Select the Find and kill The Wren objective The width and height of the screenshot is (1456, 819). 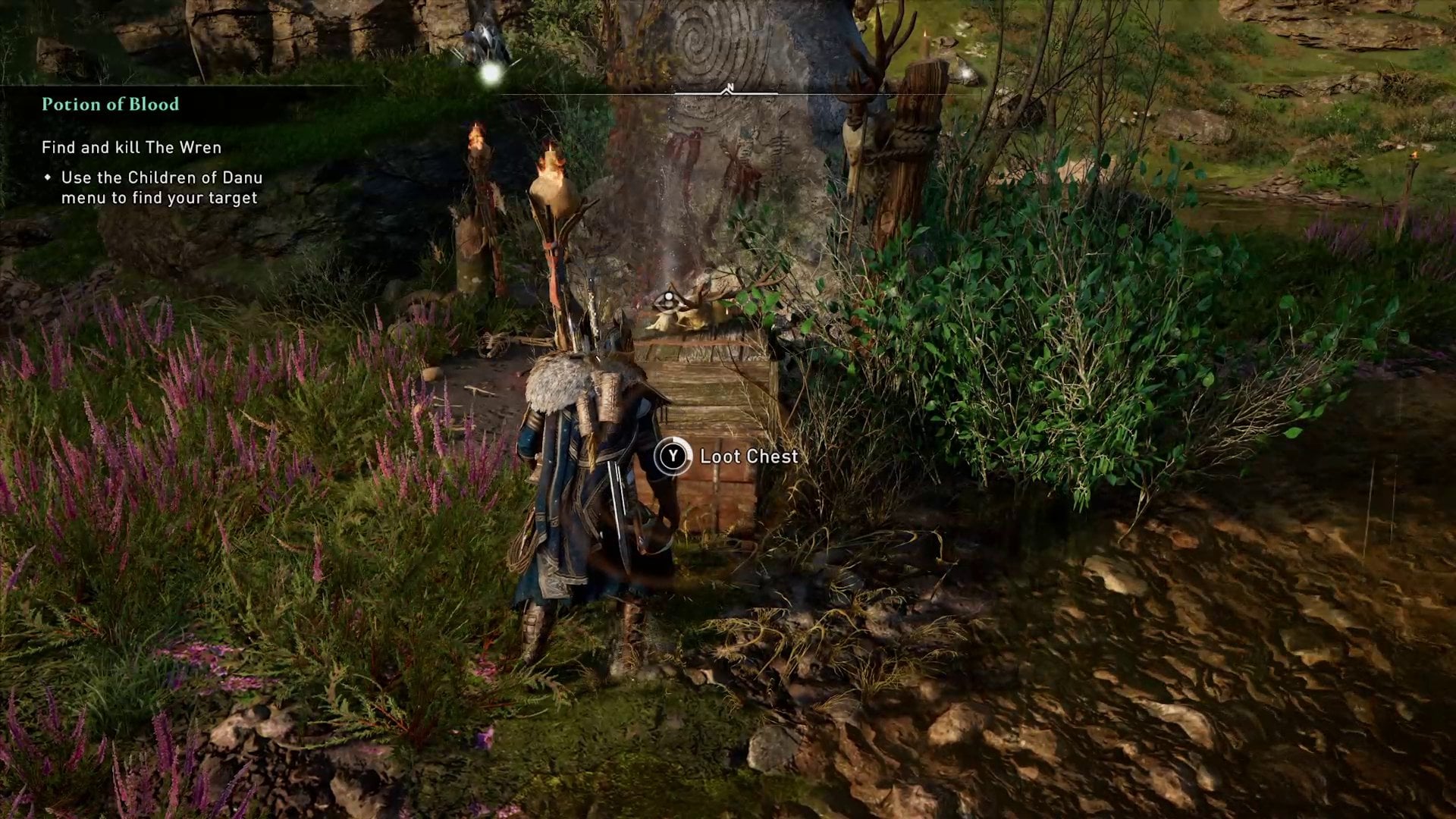(131, 148)
